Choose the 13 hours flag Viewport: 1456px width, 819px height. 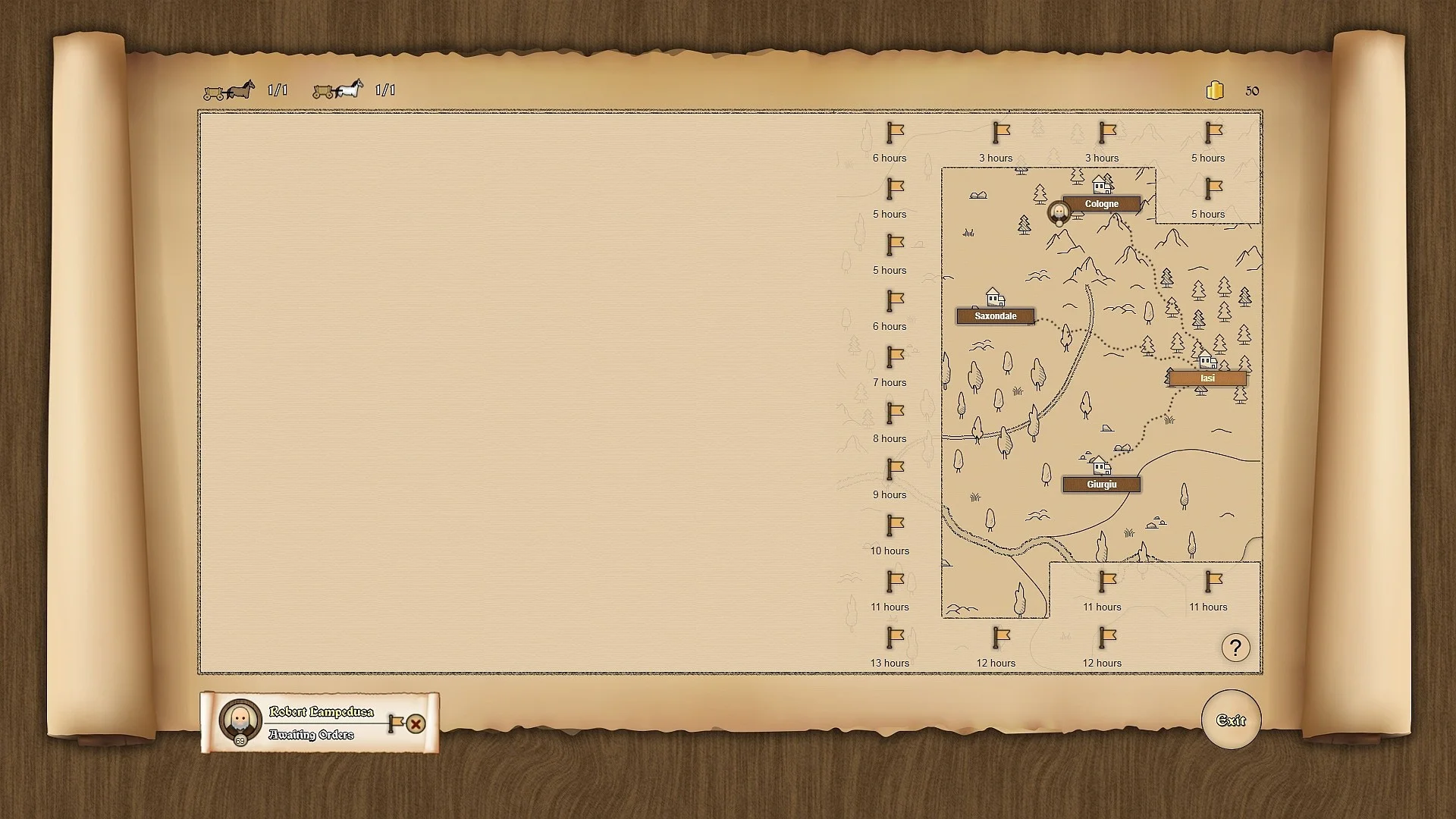pos(896,637)
